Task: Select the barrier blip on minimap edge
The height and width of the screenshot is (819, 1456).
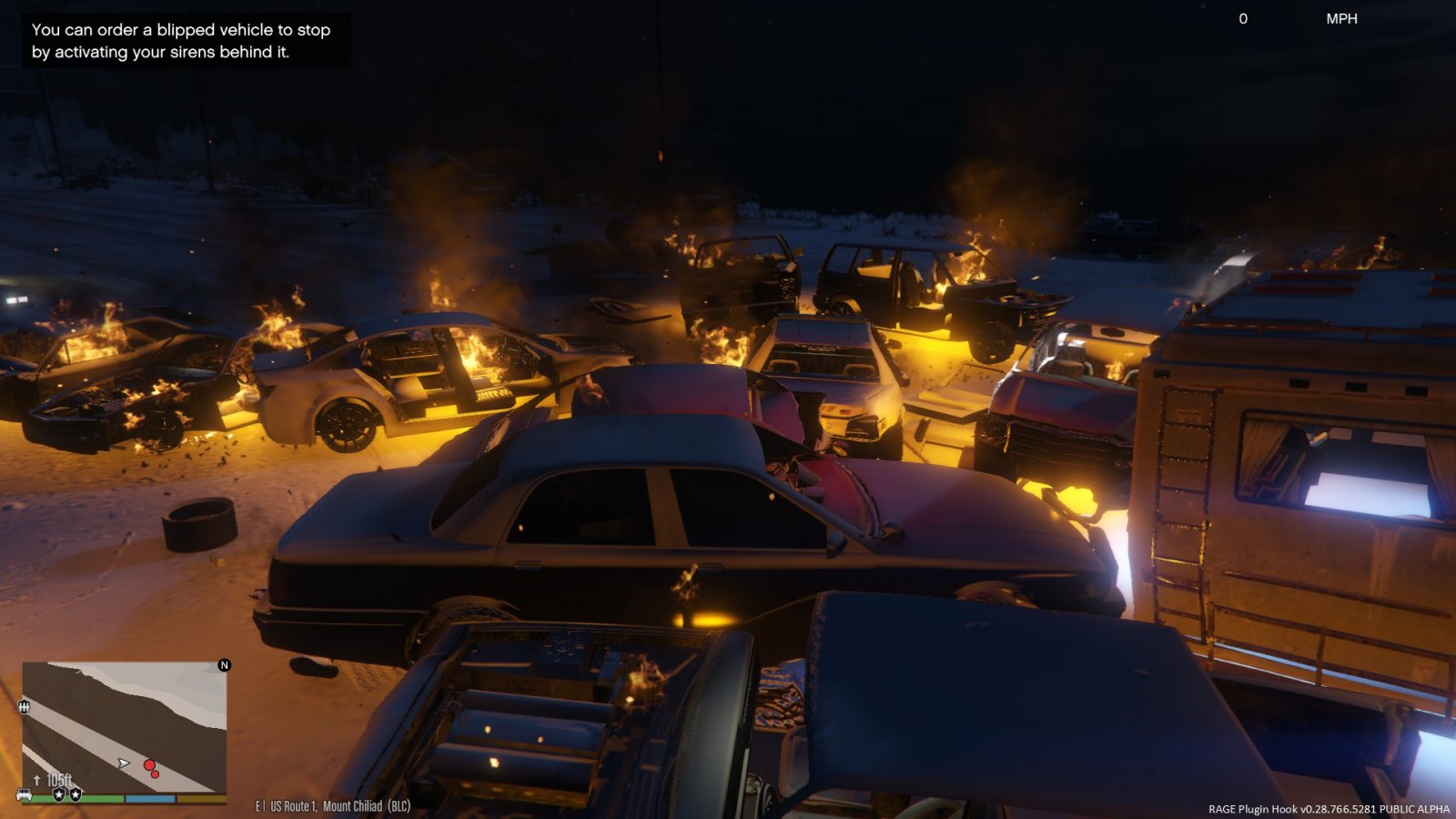Action: (24, 705)
